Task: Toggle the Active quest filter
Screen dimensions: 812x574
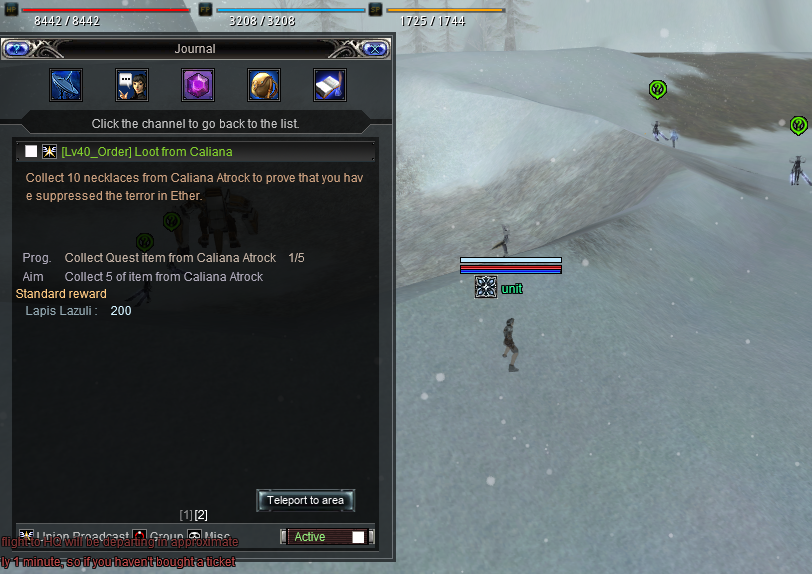Action: coord(358,537)
